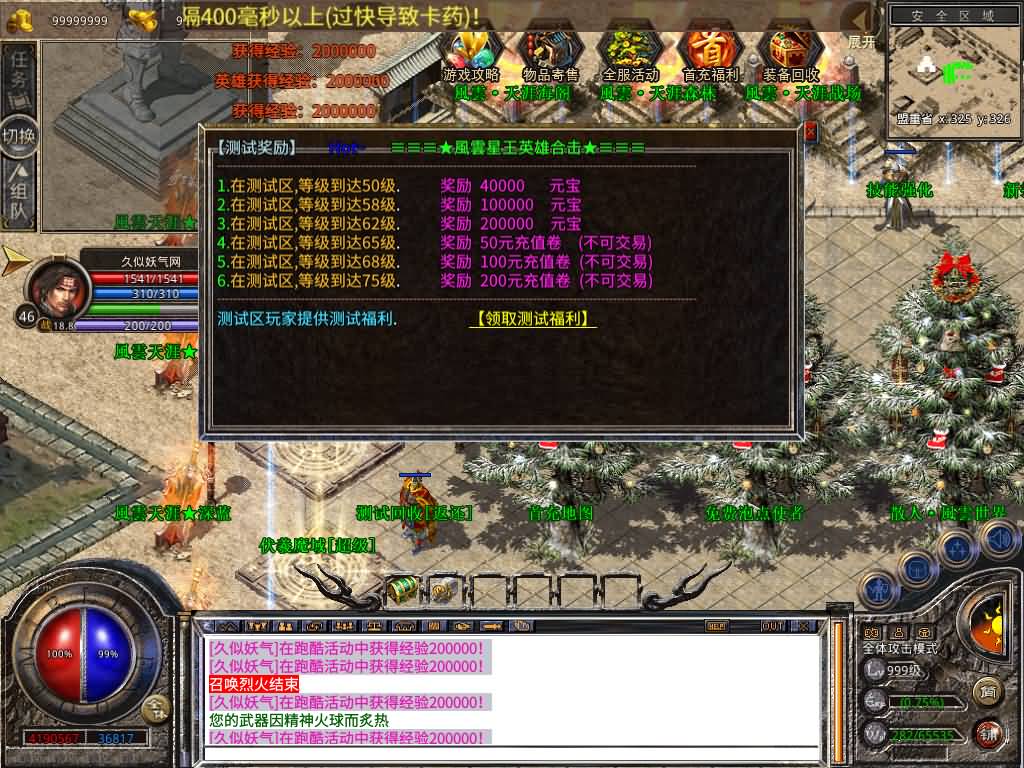
Task: Claim the test benefits link 领取测试福利
Action: pos(533,319)
